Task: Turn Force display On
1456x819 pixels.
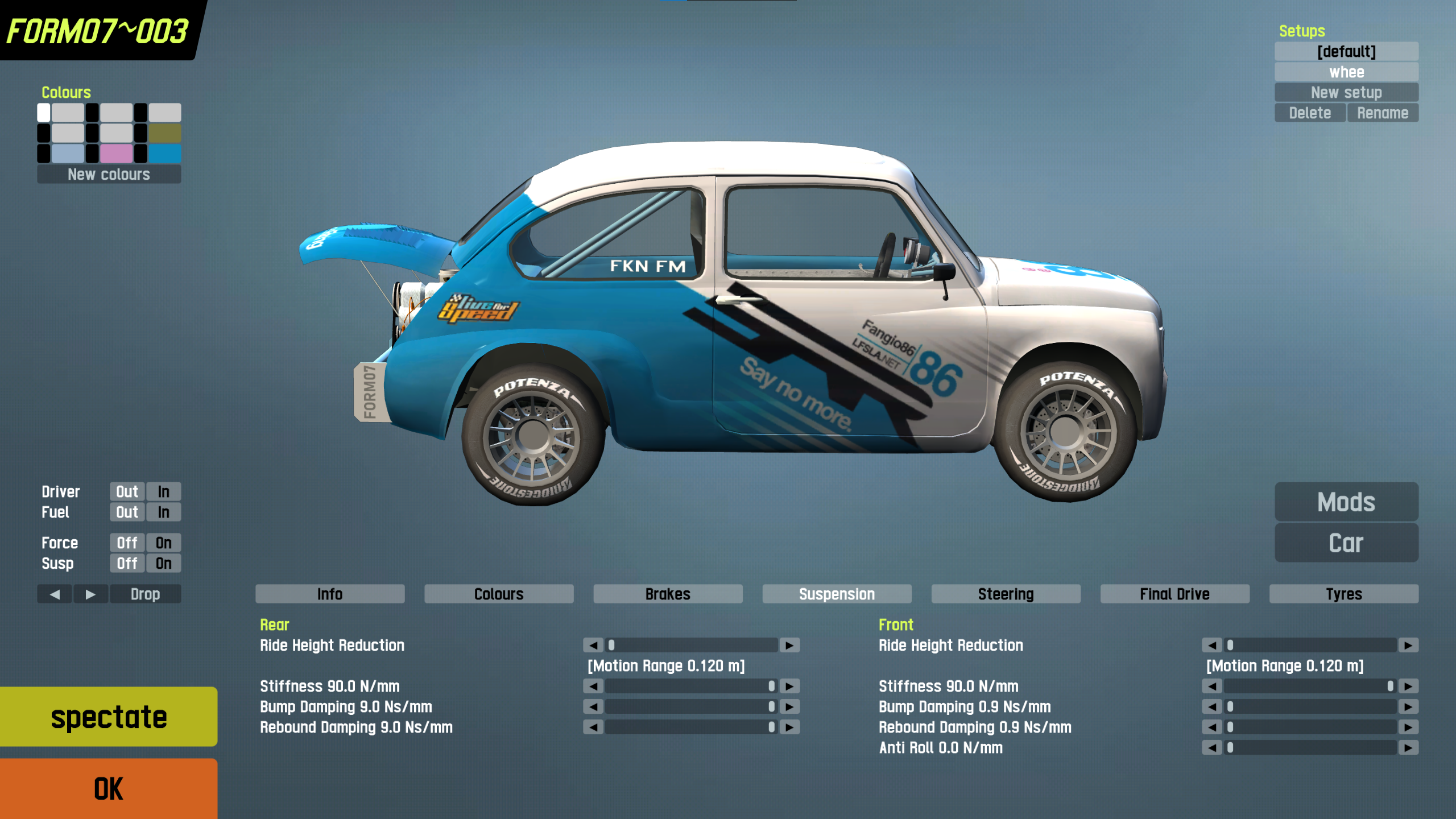Action: coord(164,543)
